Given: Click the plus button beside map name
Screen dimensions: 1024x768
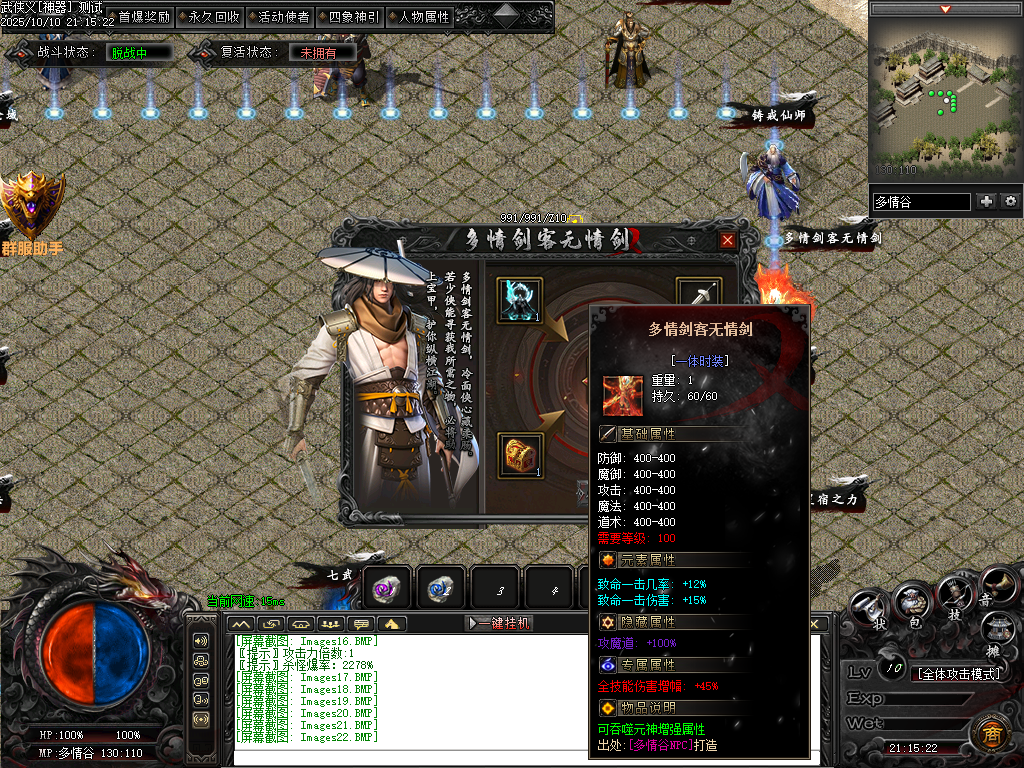Looking at the screenshot, I should click(x=987, y=201).
